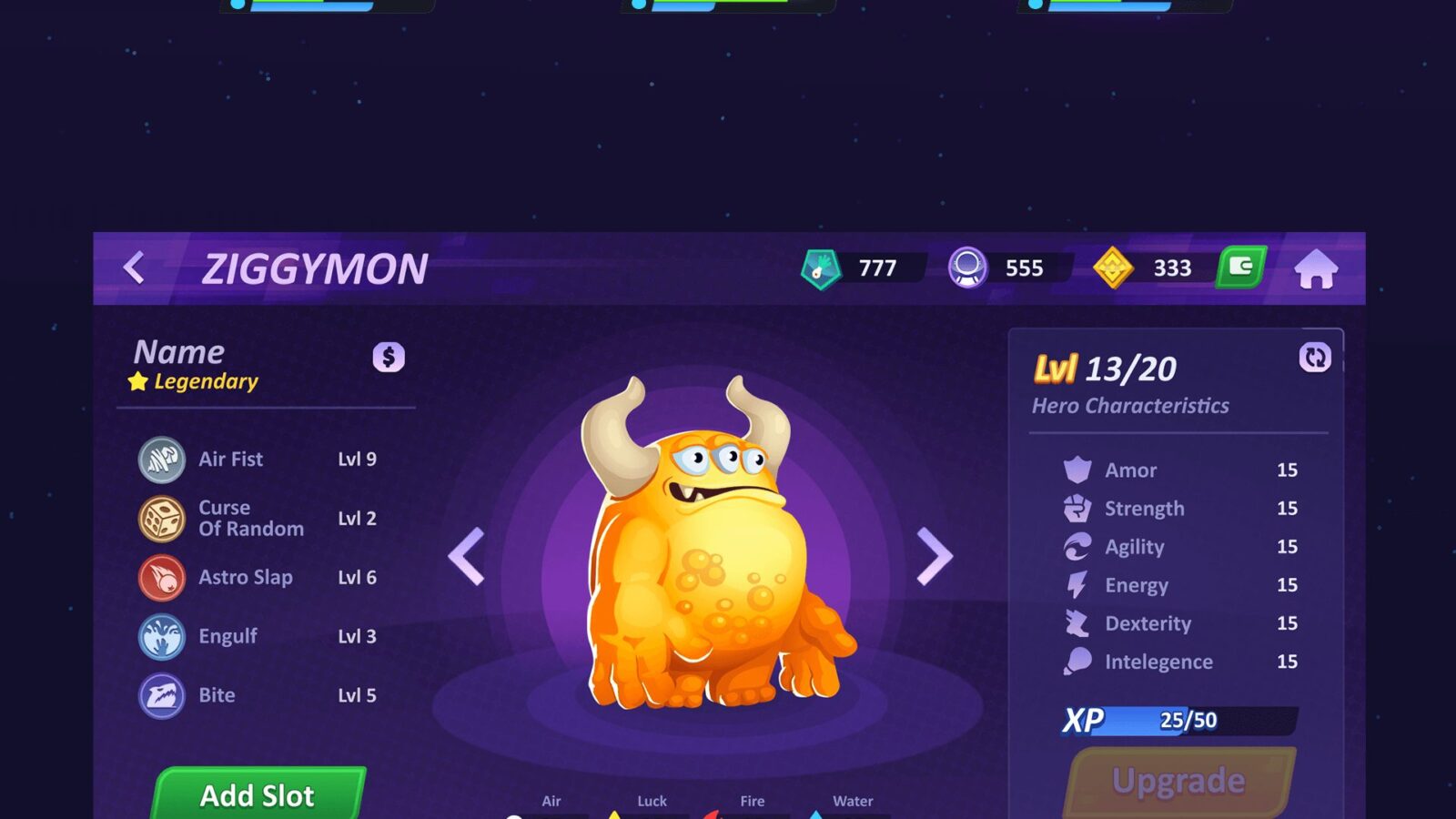Click the refresh icon on characteristics panel
This screenshot has width=1456, height=819.
tap(1315, 358)
